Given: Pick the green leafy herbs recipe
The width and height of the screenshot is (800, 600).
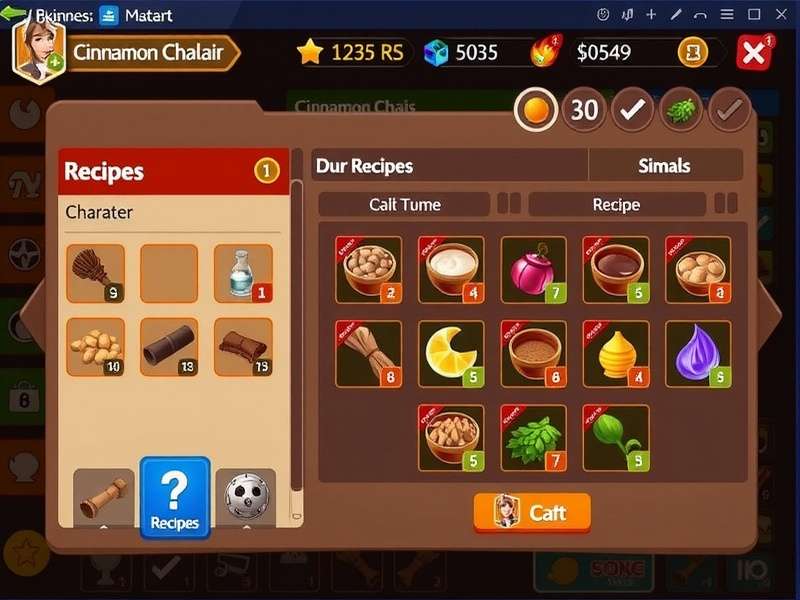Looking at the screenshot, I should [x=533, y=437].
